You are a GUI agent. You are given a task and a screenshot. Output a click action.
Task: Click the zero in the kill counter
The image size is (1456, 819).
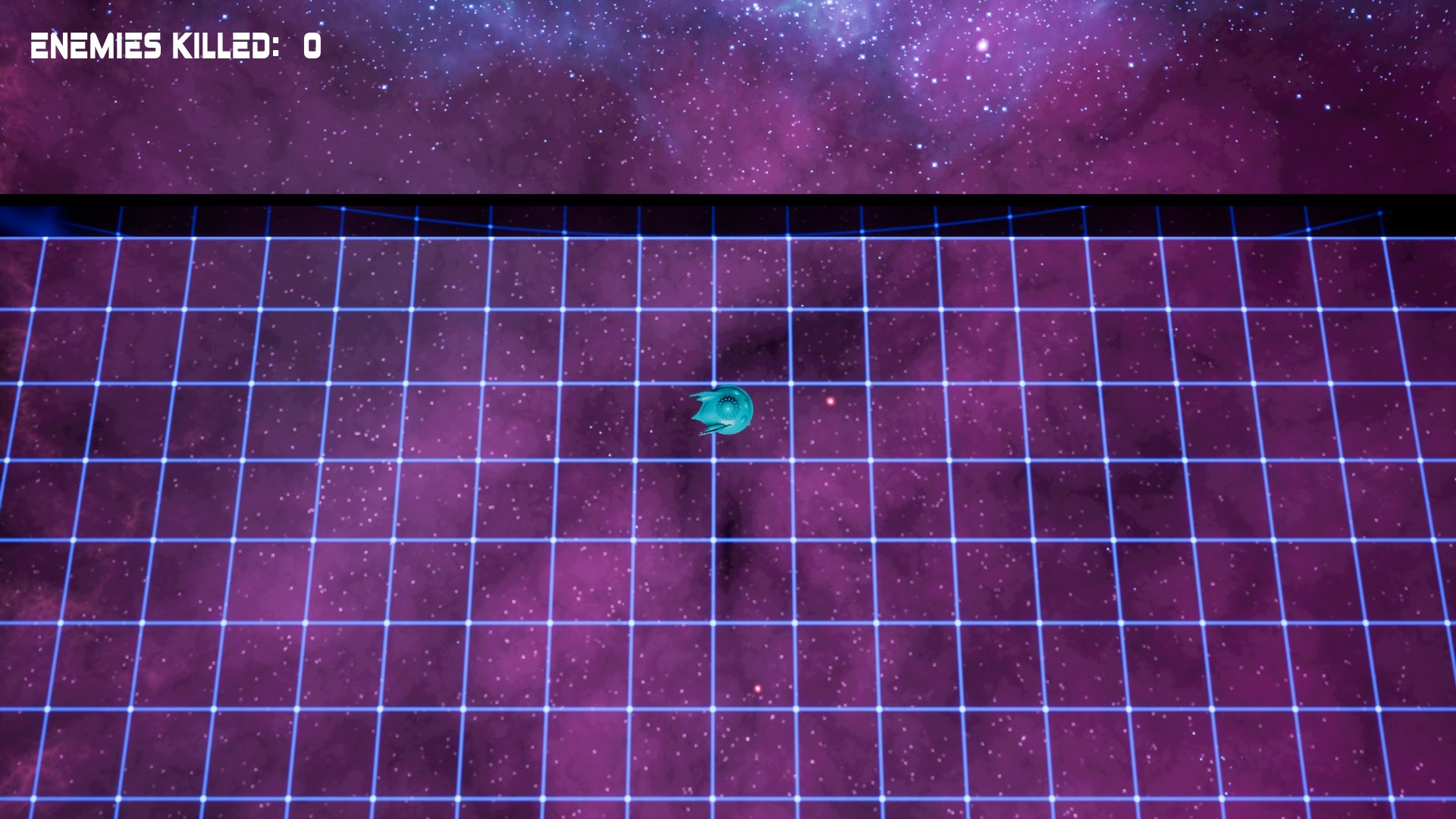(309, 44)
